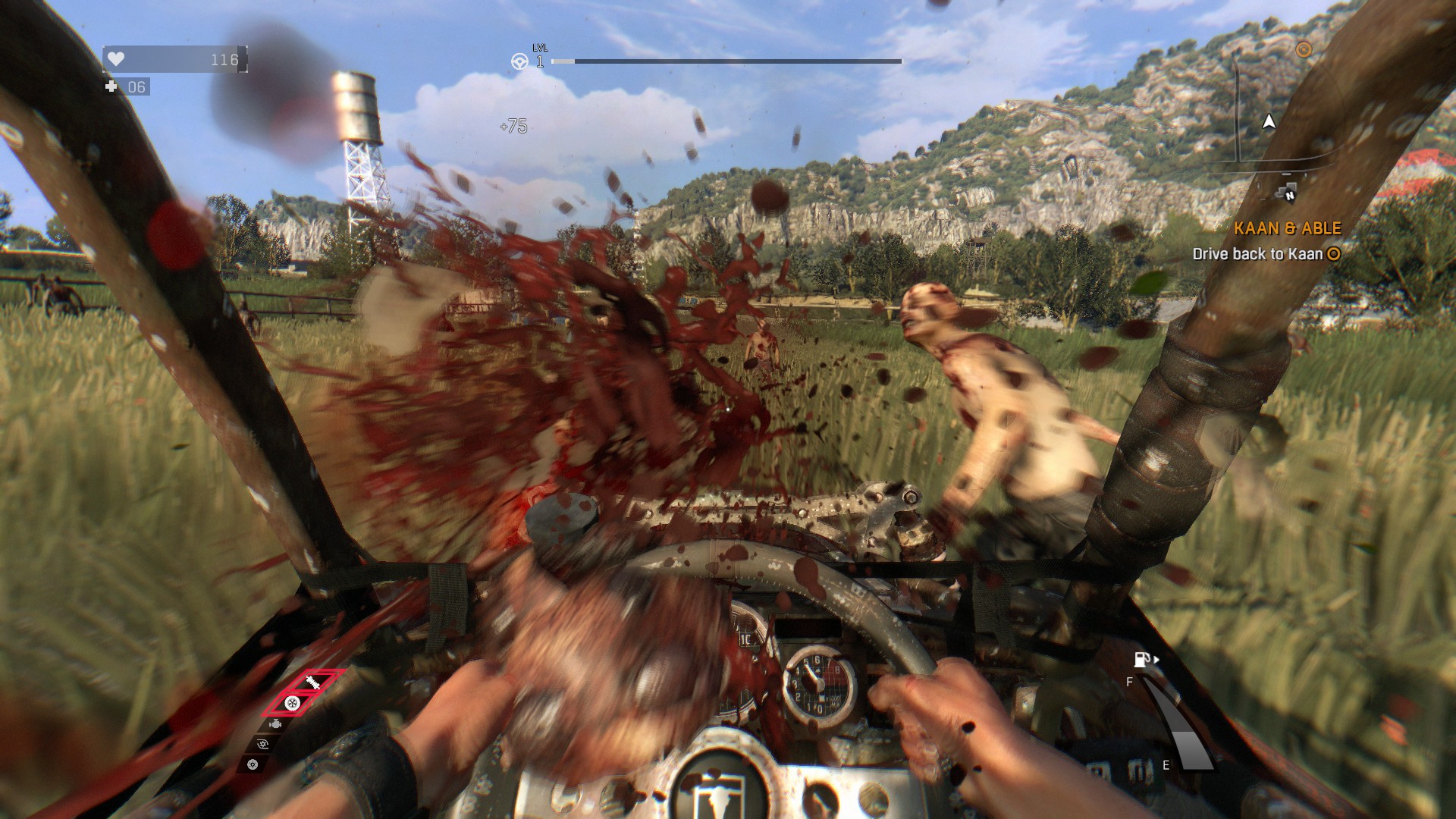Image resolution: width=1456 pixels, height=819 pixels.
Task: Click the engine part icon
Action: point(275,723)
